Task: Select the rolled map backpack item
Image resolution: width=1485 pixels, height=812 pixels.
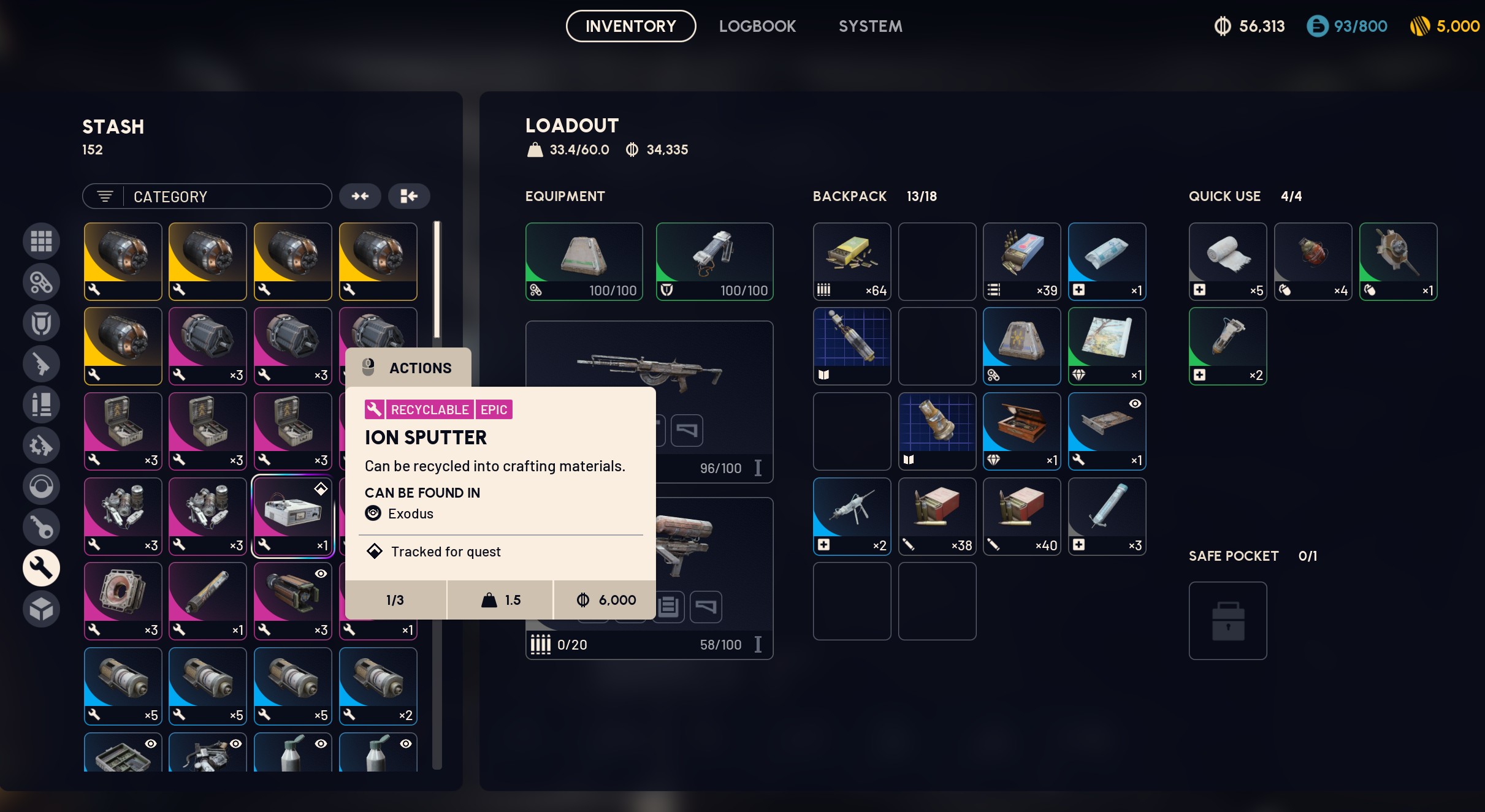Action: tap(1107, 346)
